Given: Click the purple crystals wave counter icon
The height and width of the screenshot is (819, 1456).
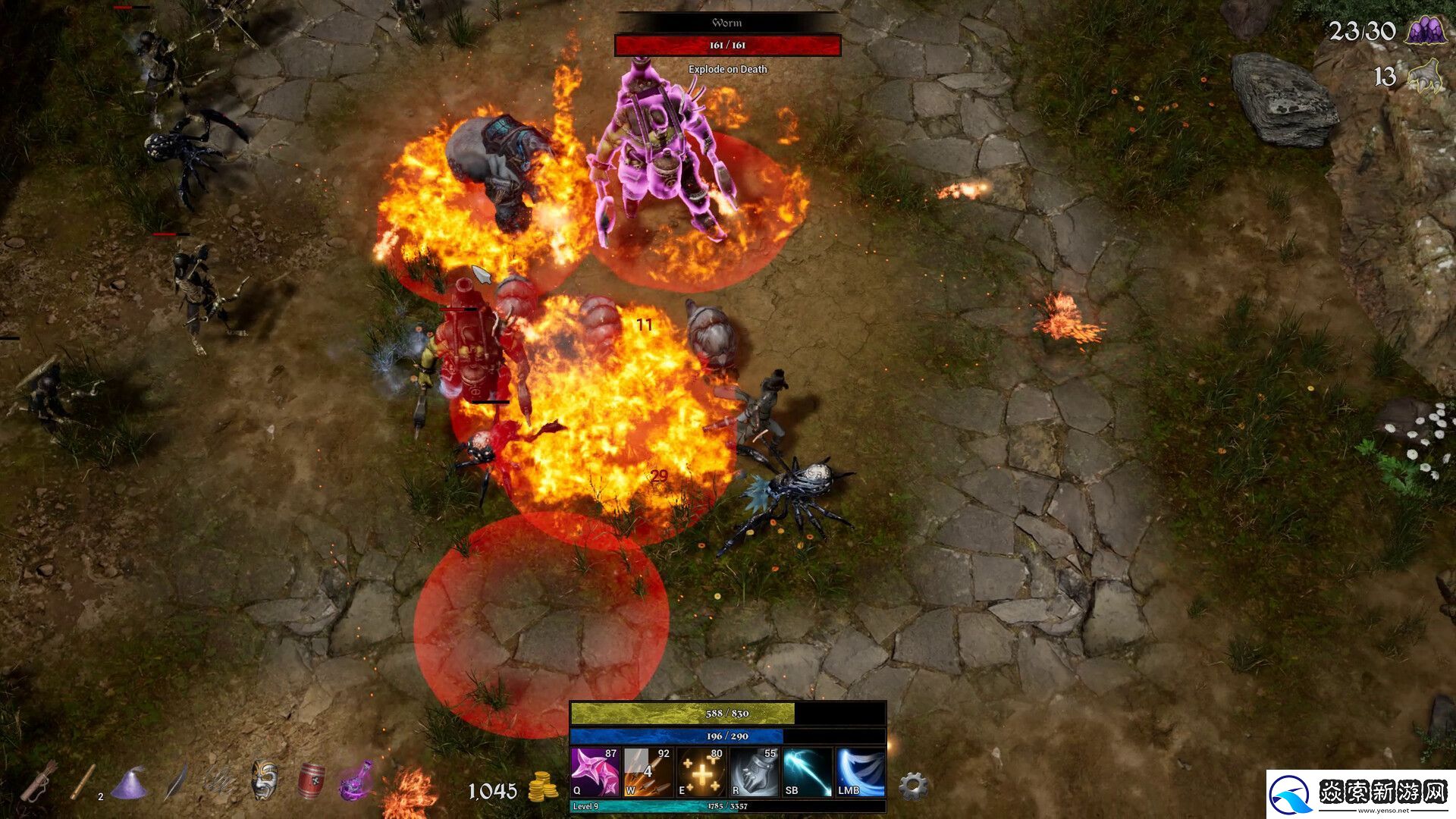Looking at the screenshot, I should point(1424,30).
